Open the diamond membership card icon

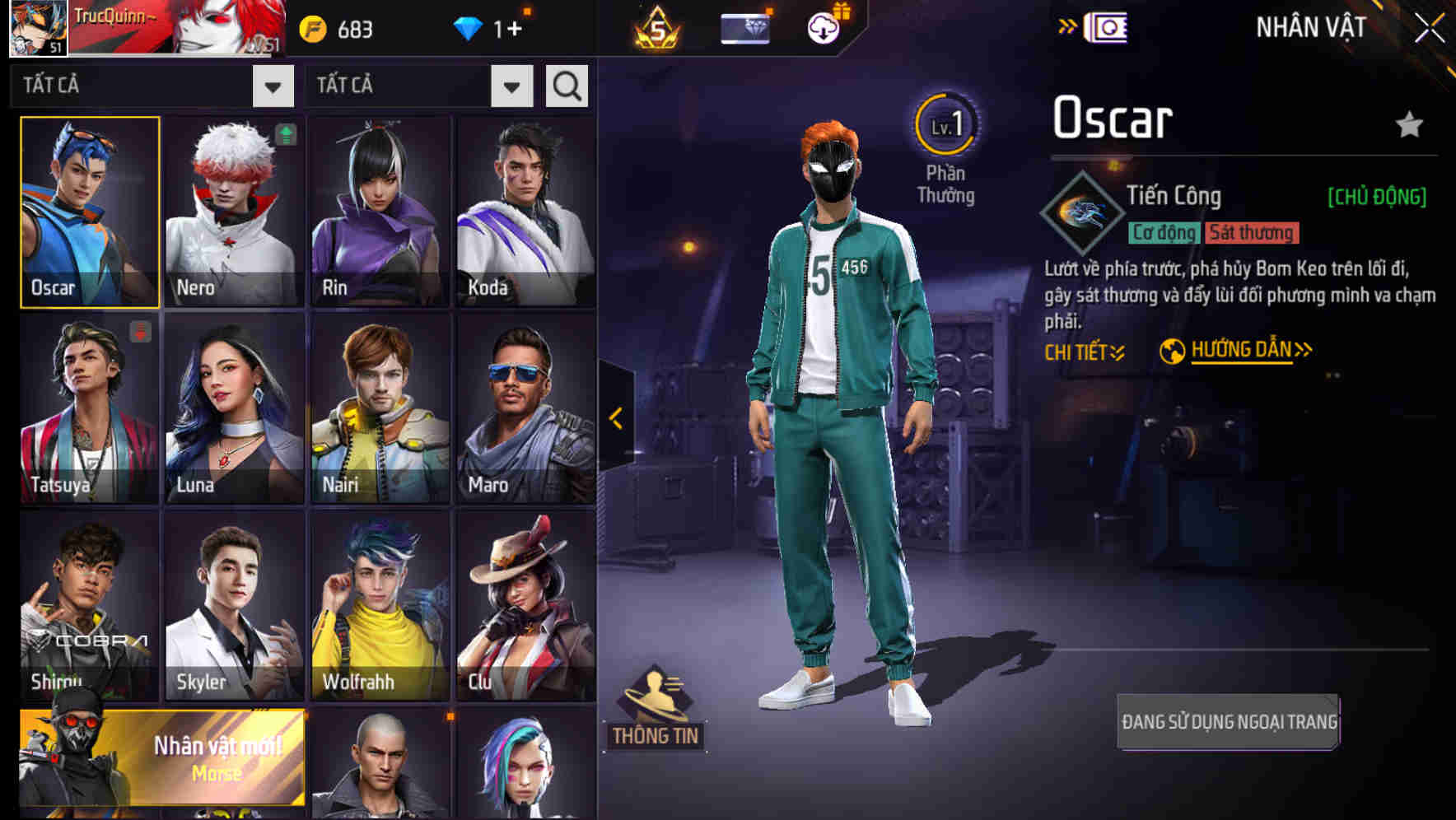[743, 27]
